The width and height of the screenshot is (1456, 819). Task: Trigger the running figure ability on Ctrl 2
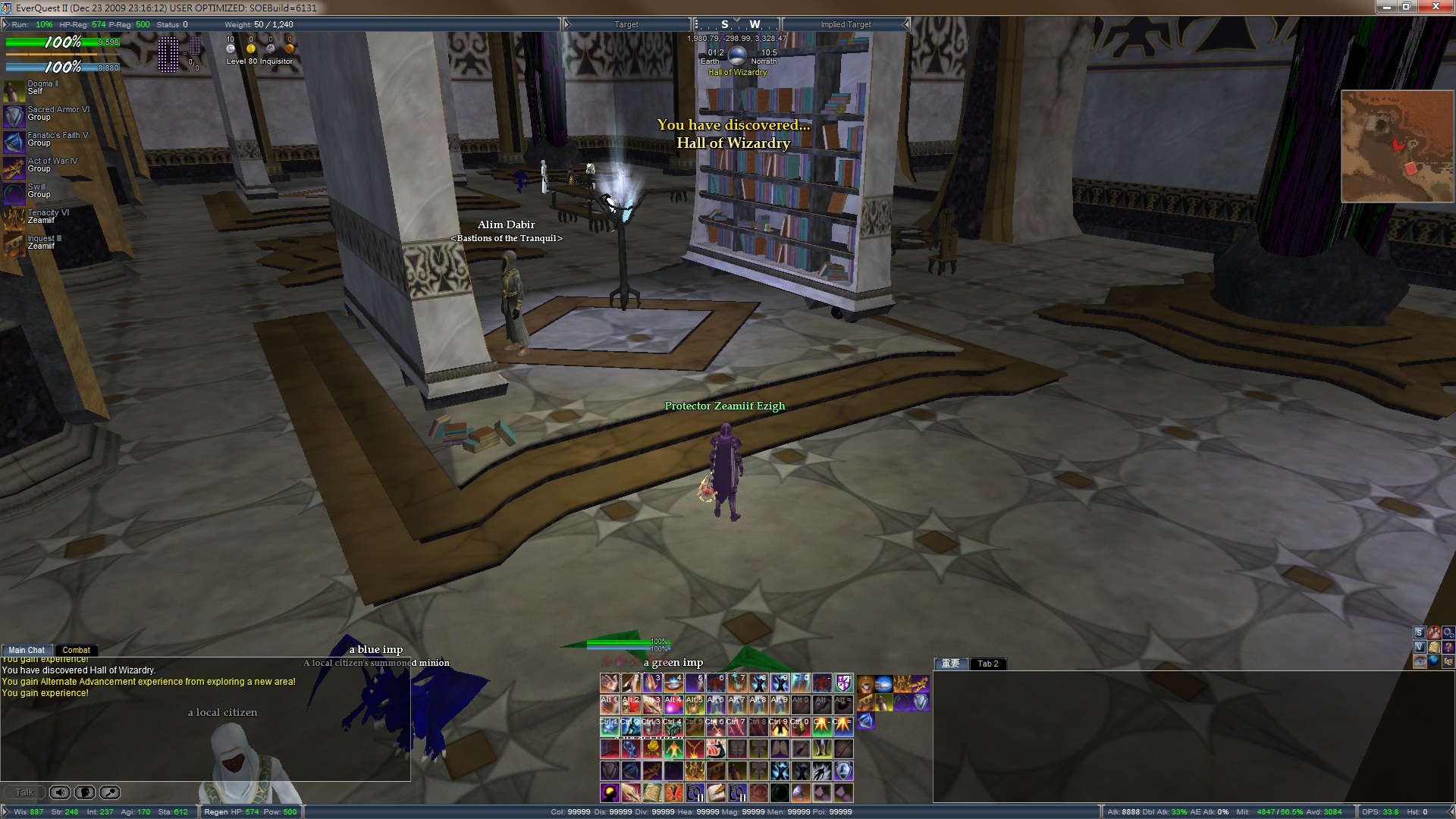631,726
